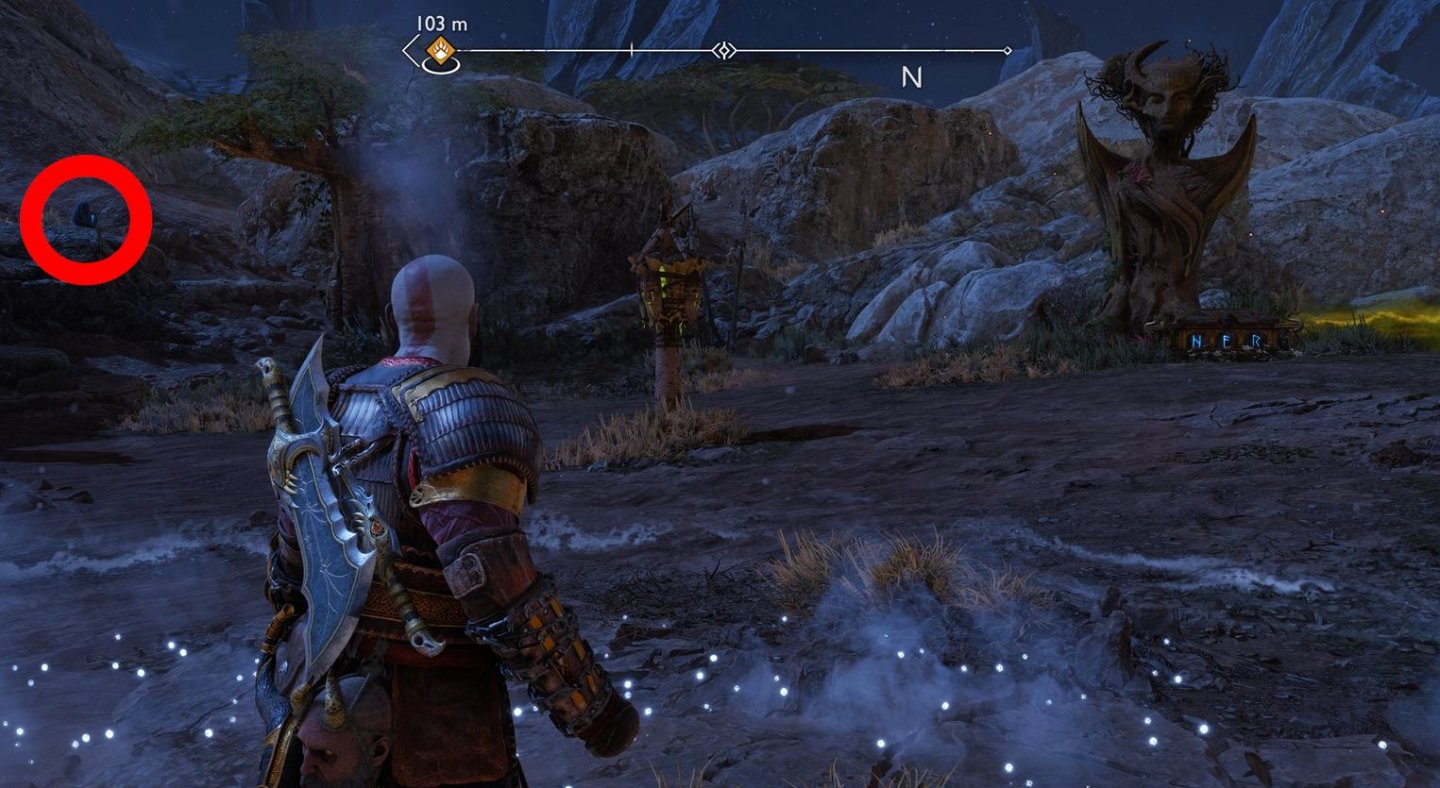Click the 'N' north indicator on the compass
The image size is (1440, 788).
910,75
